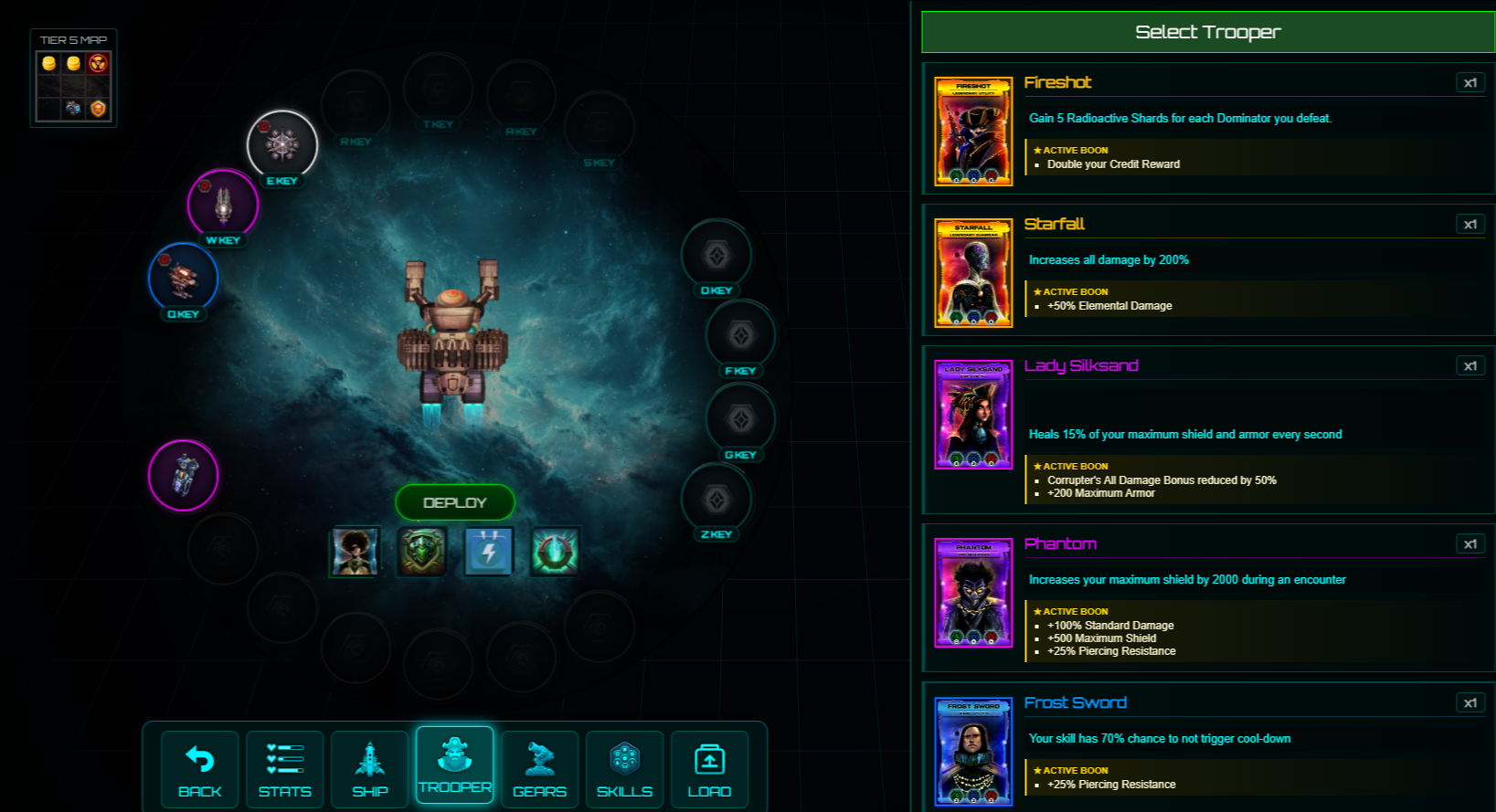Viewport: 1496px width, 812px height.
Task: Open the Load menu
Action: (709, 769)
